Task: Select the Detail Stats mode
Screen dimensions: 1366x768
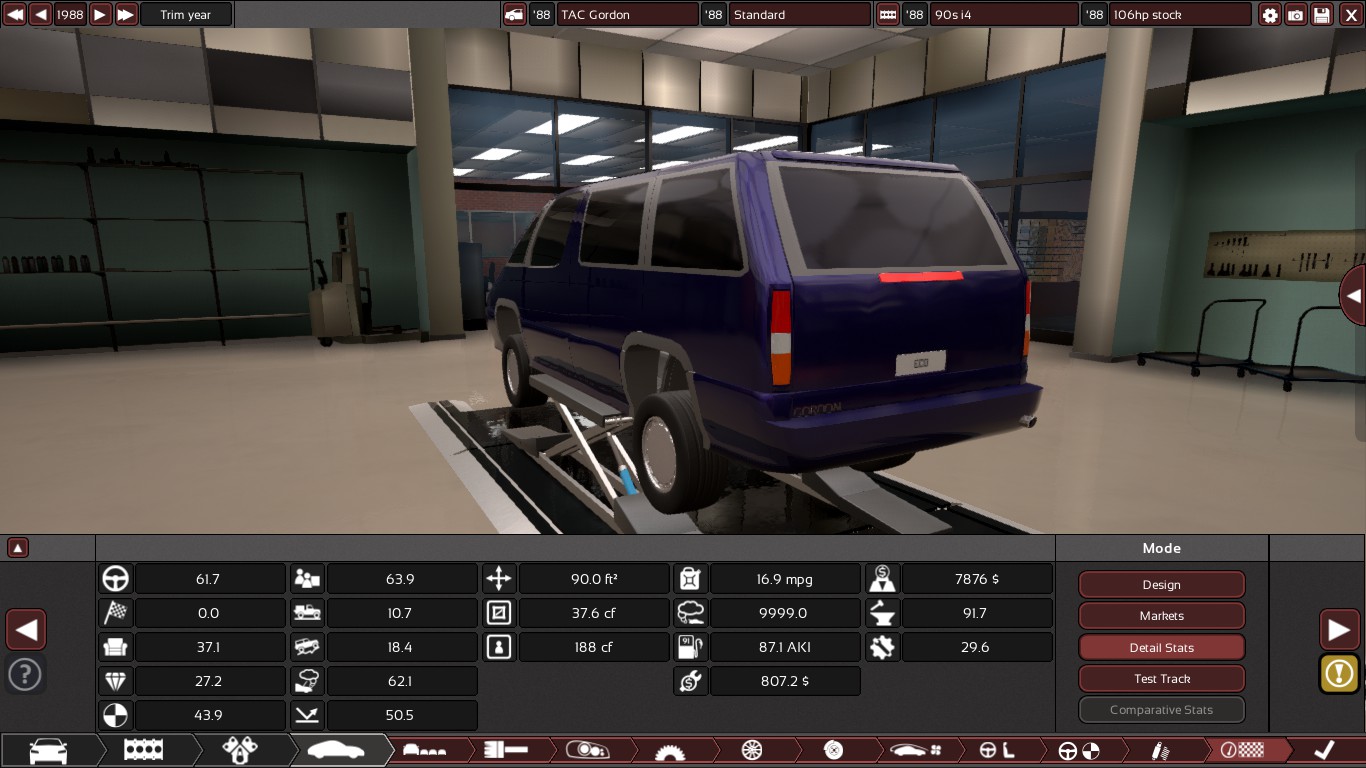Action: [x=1161, y=648]
